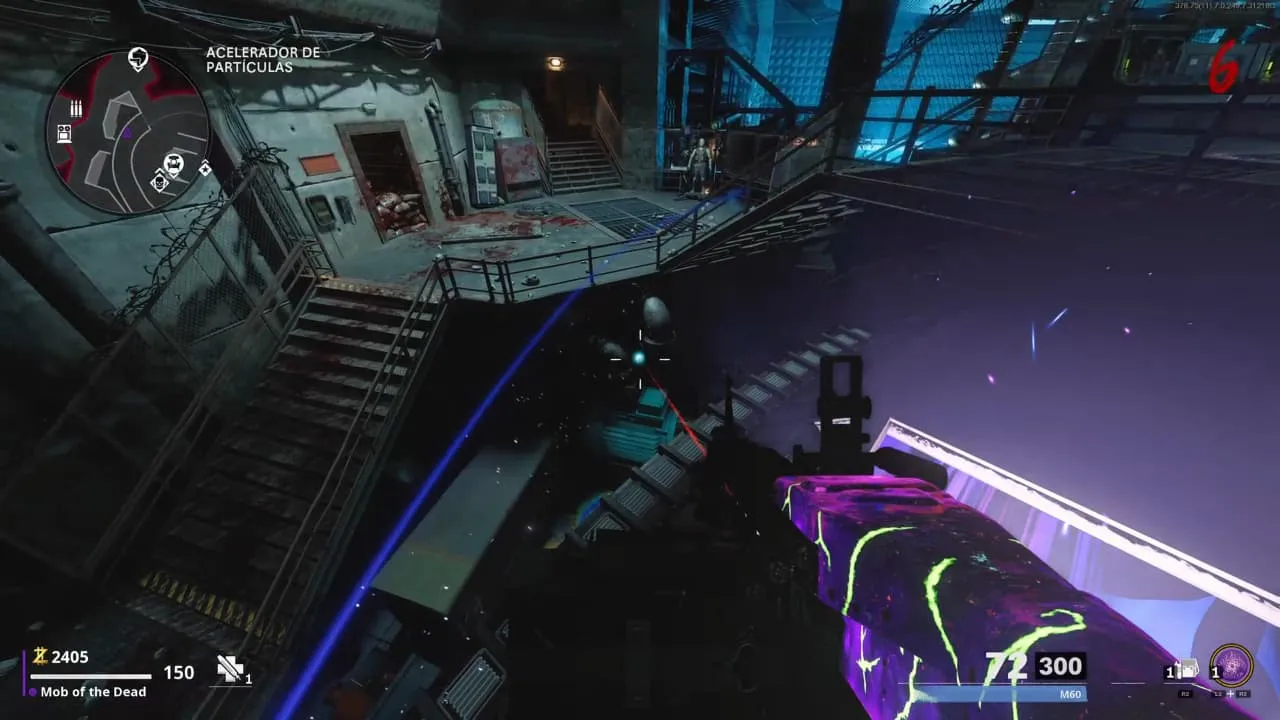
Task: Click the crafting machine marker on the minimap
Action: (64, 134)
